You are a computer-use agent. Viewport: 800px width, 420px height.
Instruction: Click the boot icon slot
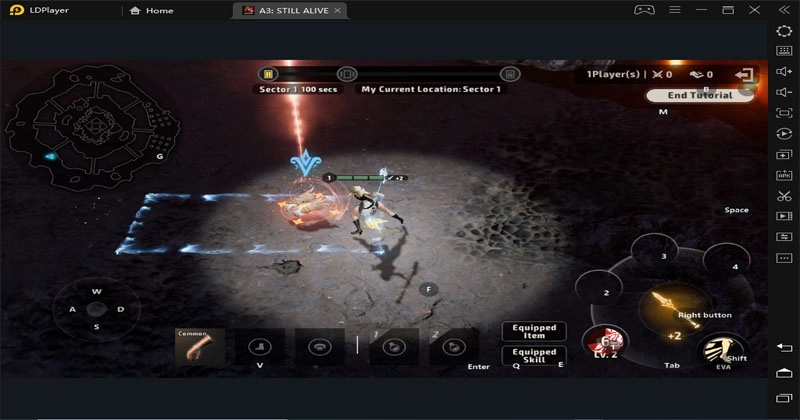260,347
